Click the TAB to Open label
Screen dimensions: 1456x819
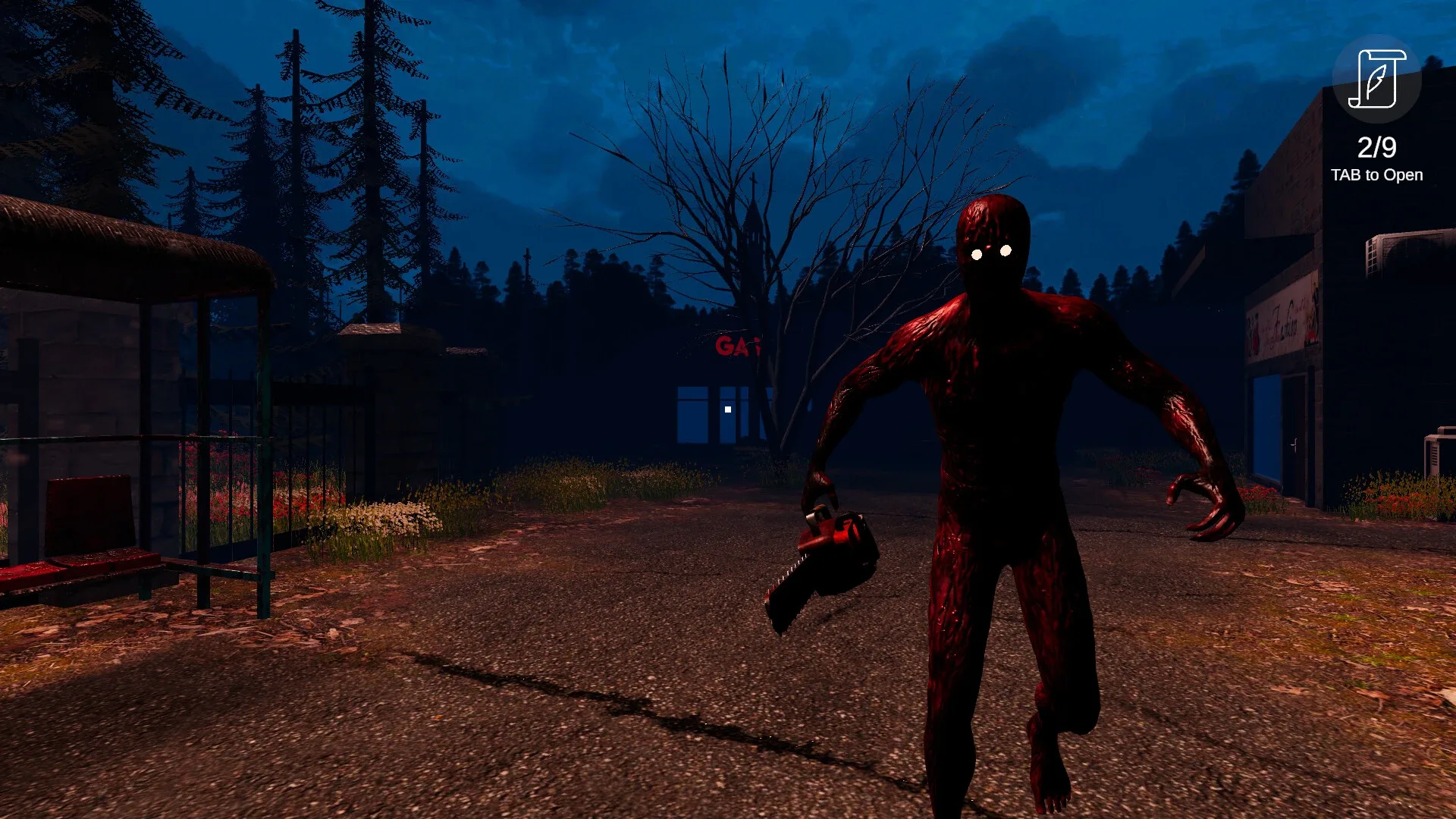(1376, 175)
